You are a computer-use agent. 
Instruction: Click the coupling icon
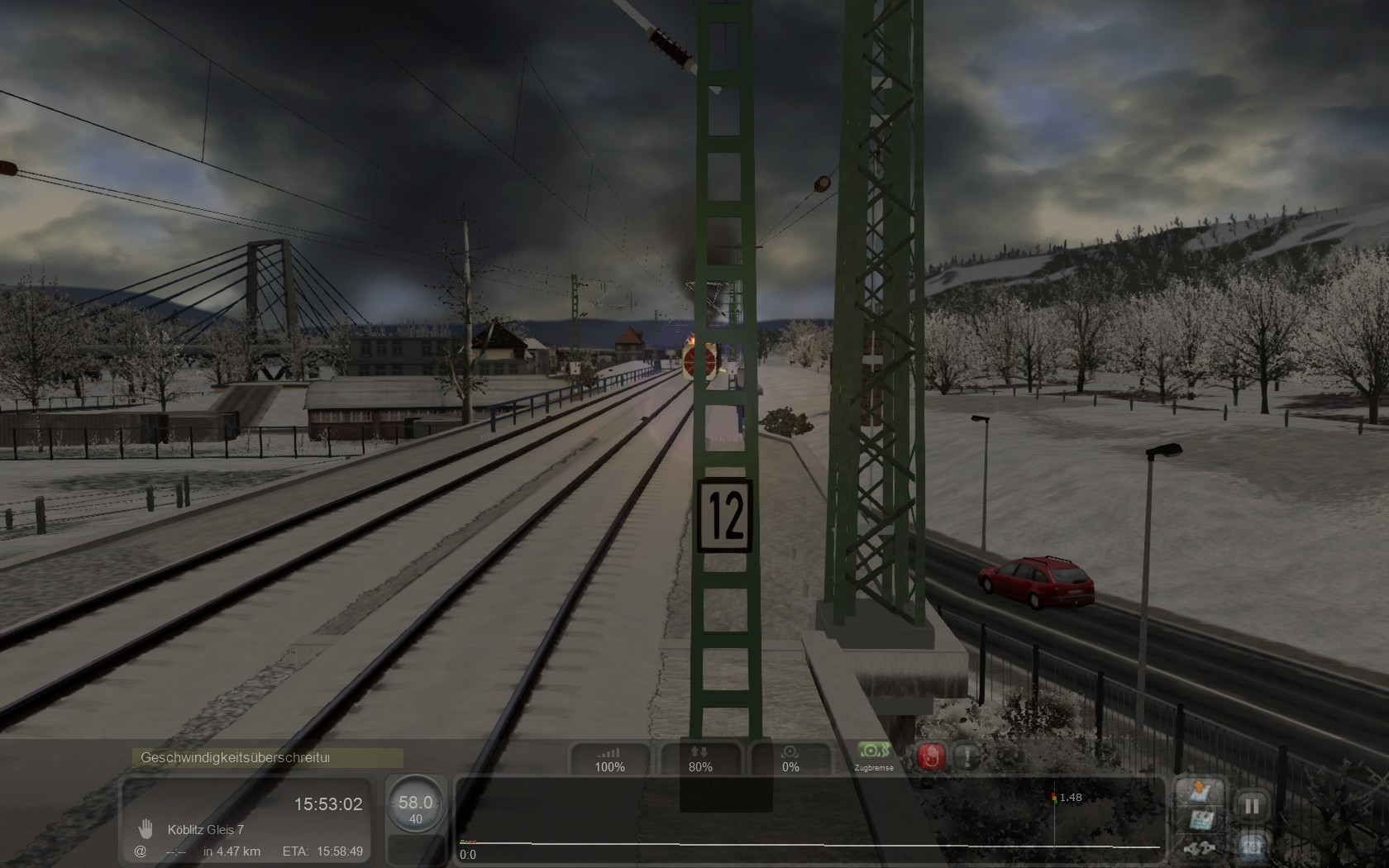coord(1199,848)
